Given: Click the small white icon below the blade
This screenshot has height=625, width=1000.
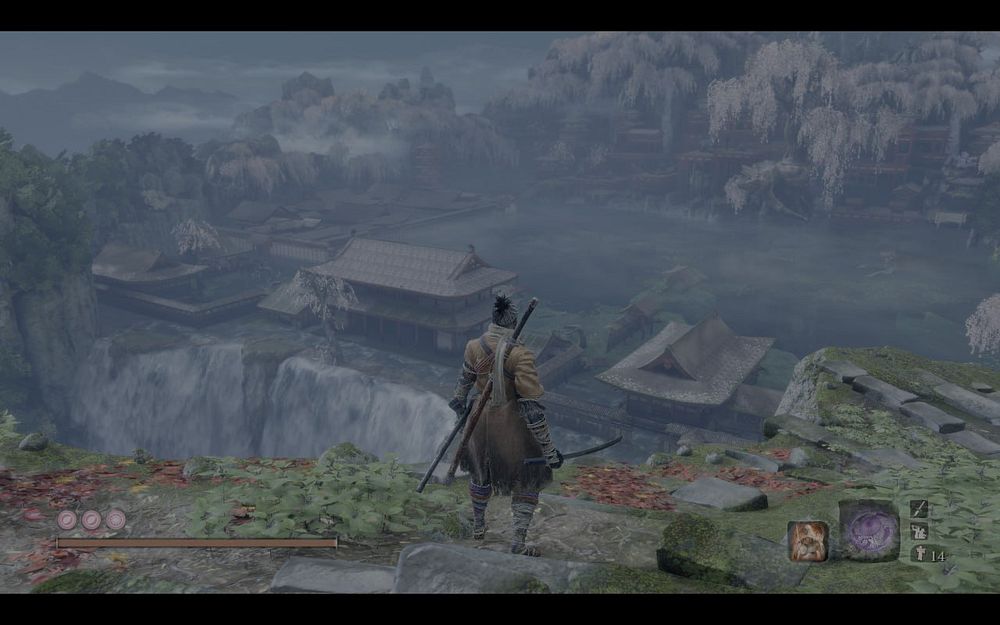Looking at the screenshot, I should (918, 531).
